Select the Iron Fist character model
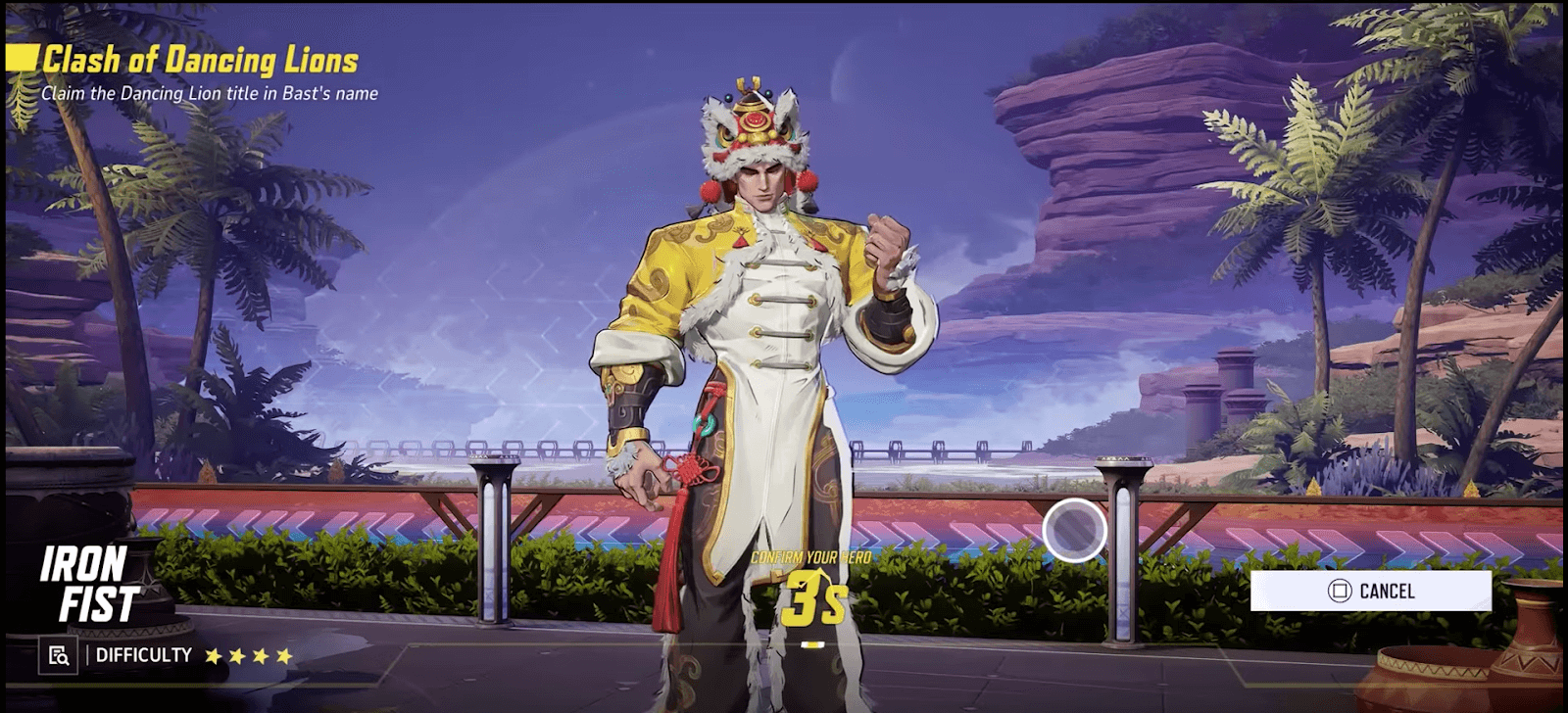 tap(769, 372)
